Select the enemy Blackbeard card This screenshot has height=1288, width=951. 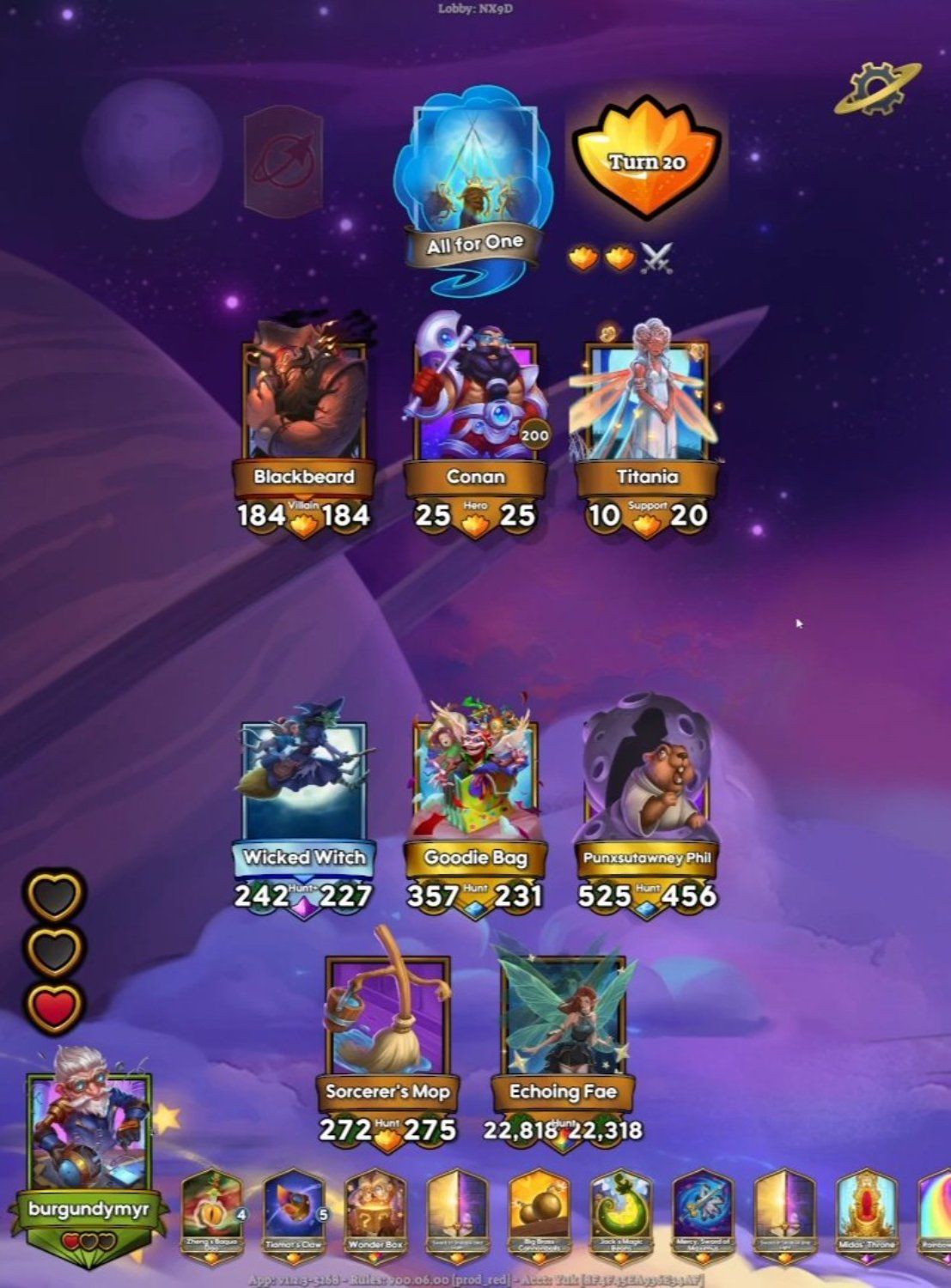coord(304,404)
